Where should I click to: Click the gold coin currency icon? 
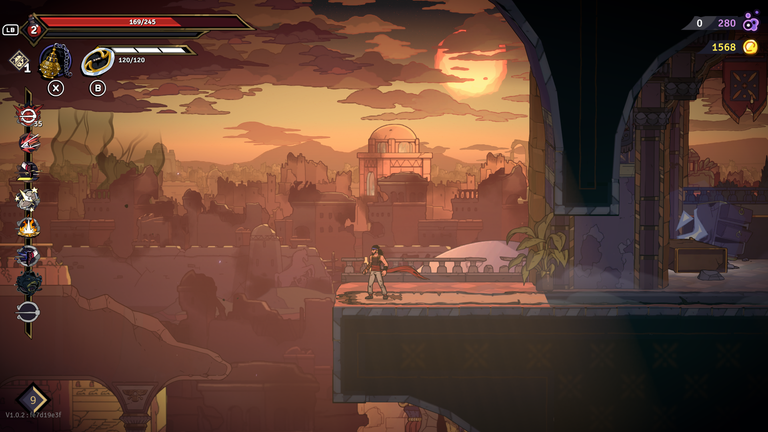pyautogui.click(x=749, y=47)
